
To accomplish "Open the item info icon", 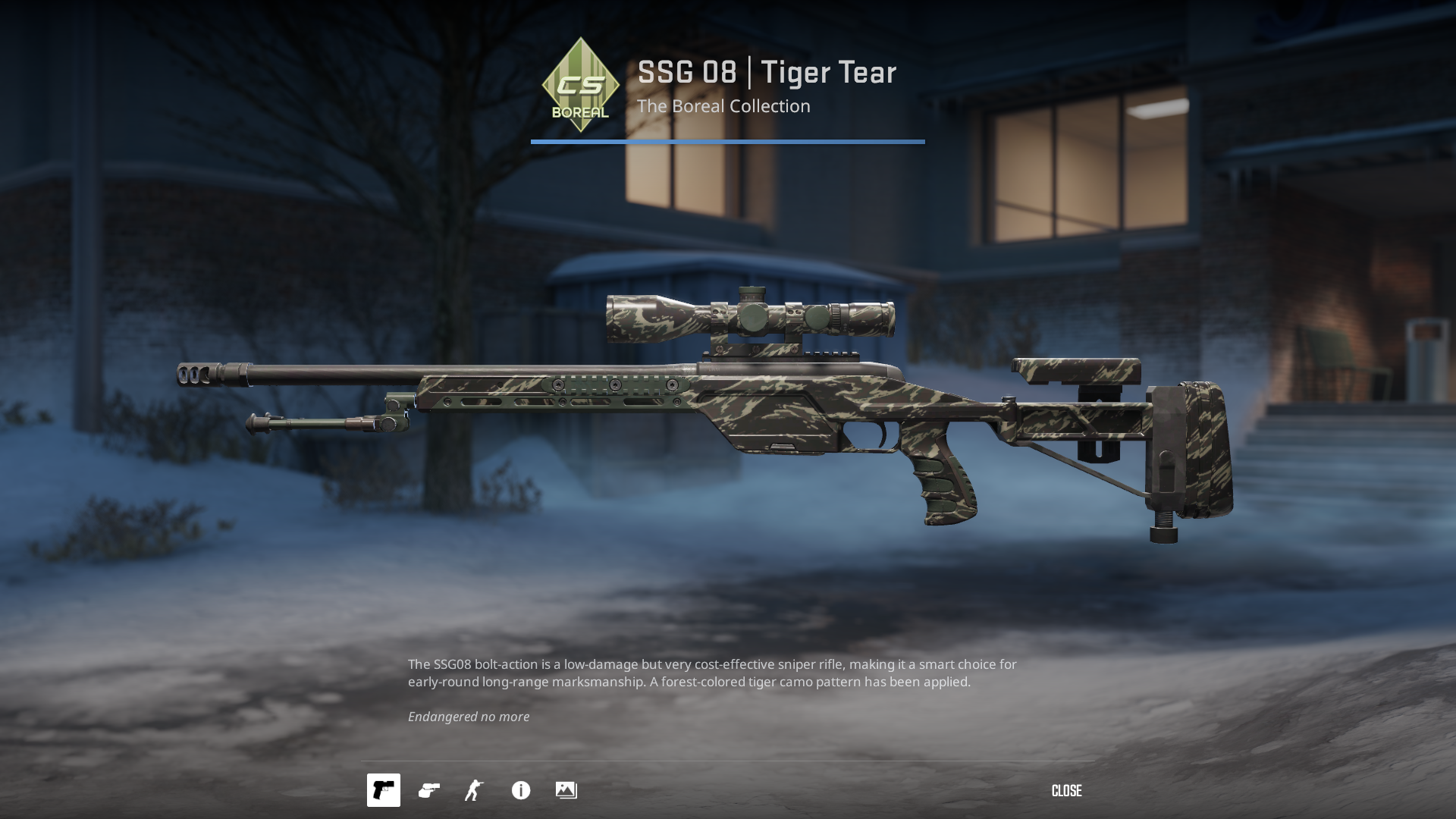I will [x=521, y=790].
